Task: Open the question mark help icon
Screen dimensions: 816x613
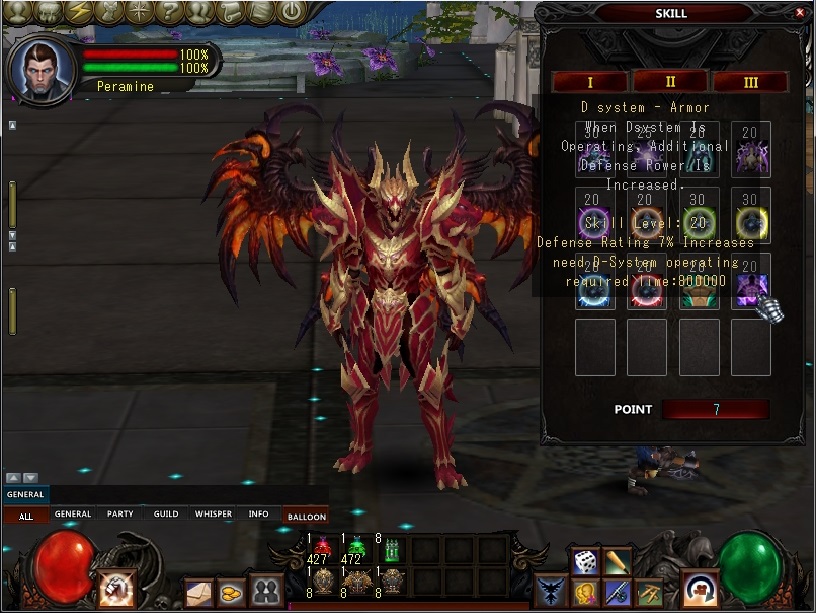Action: (x=171, y=12)
